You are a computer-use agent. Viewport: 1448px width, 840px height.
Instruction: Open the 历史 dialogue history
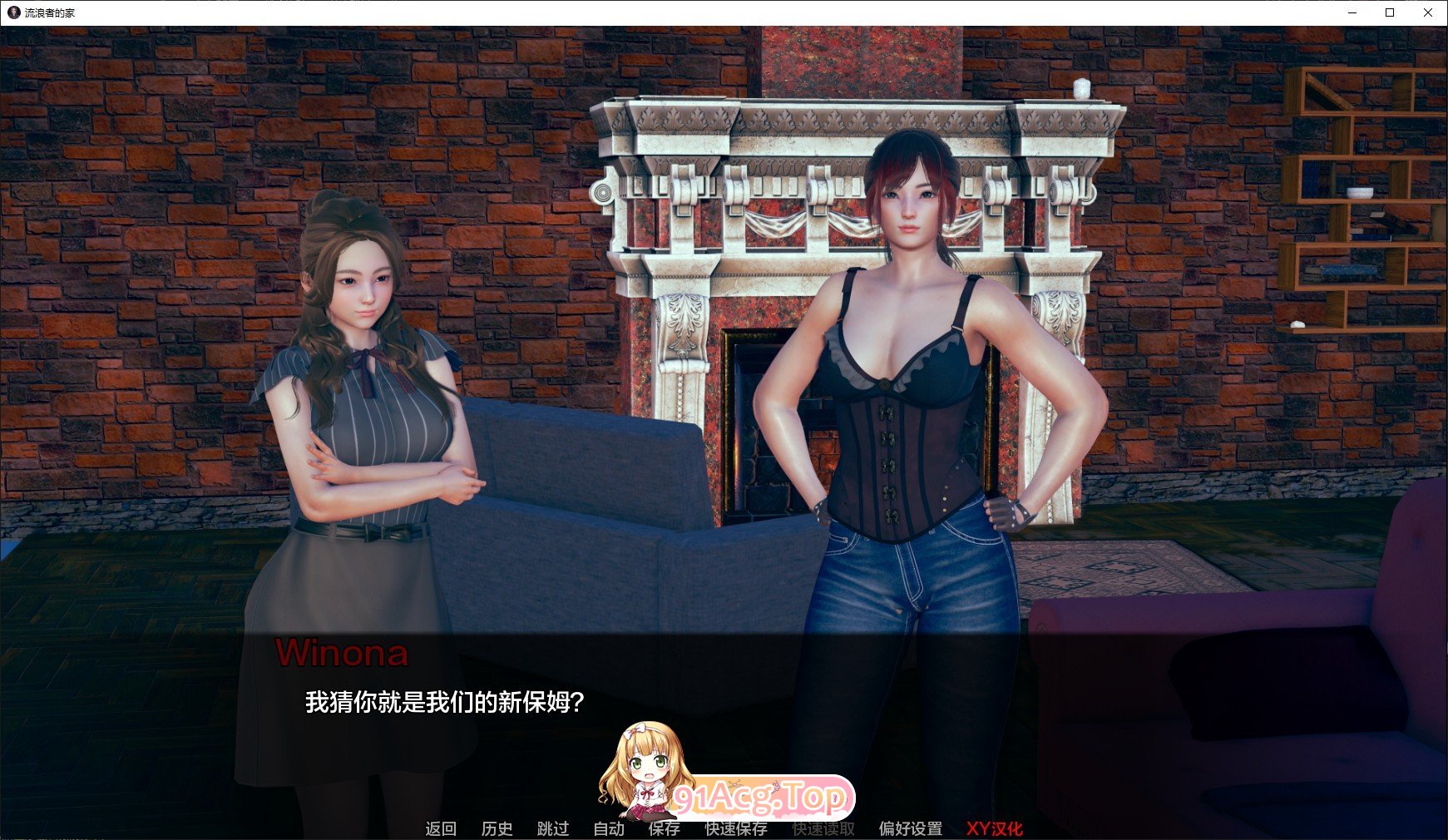coord(497,828)
